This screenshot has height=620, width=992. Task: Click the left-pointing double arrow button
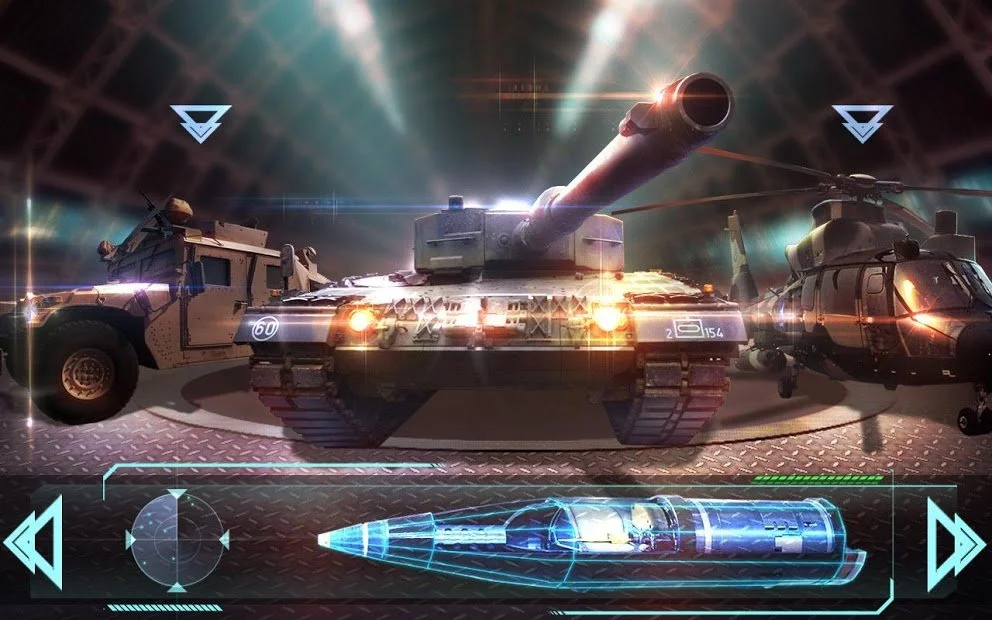[x=34, y=541]
